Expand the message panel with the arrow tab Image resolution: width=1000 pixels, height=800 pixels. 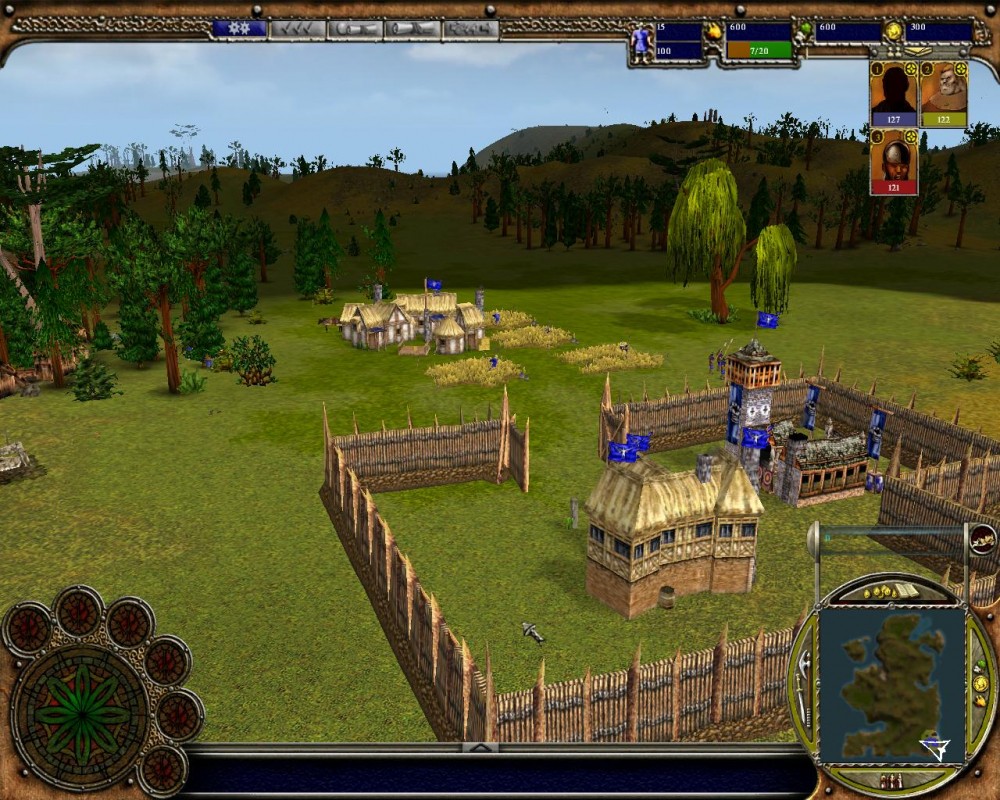pos(480,747)
